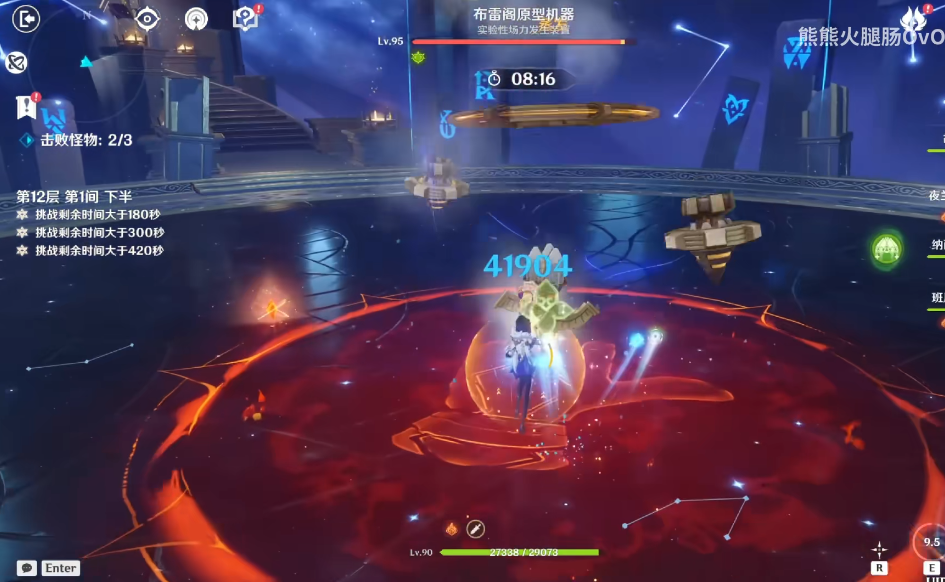
Task: Activate the elemental skill showing 9.5 cooldown
Action: coord(931,543)
